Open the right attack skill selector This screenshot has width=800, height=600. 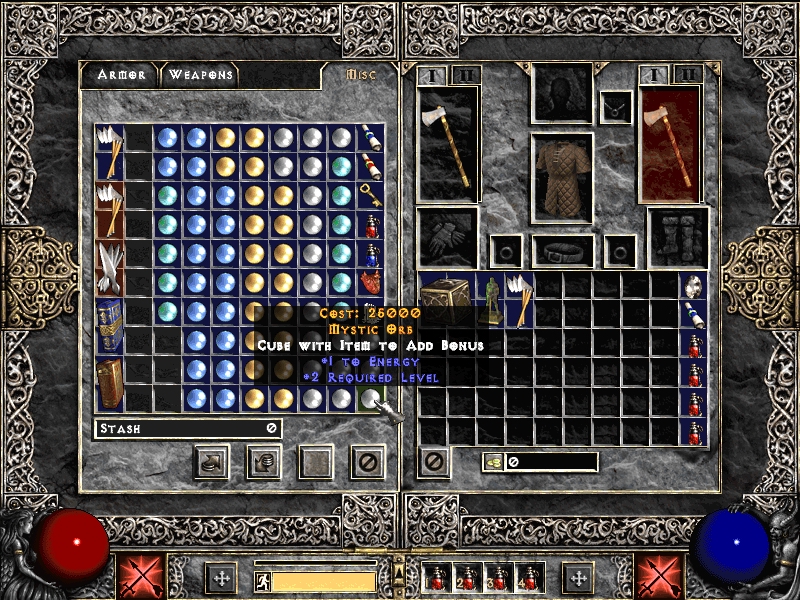point(658,577)
